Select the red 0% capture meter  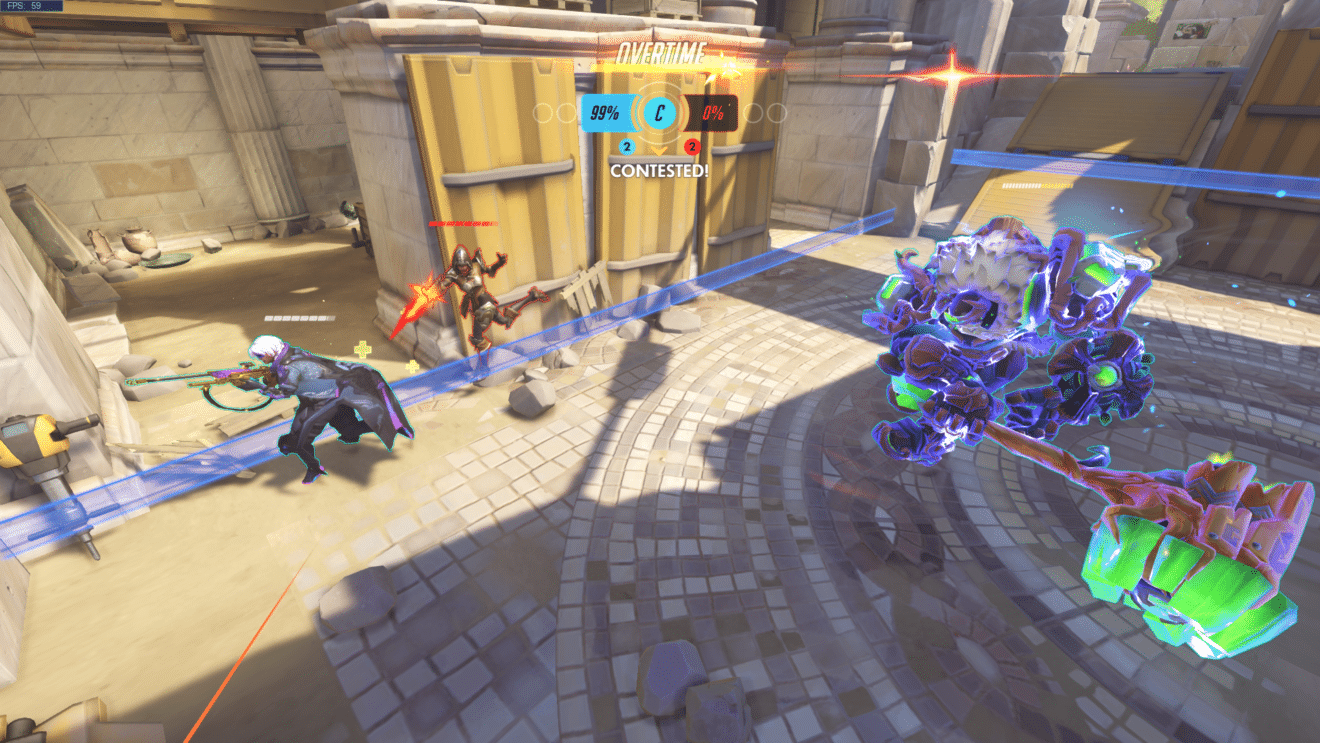(x=713, y=111)
